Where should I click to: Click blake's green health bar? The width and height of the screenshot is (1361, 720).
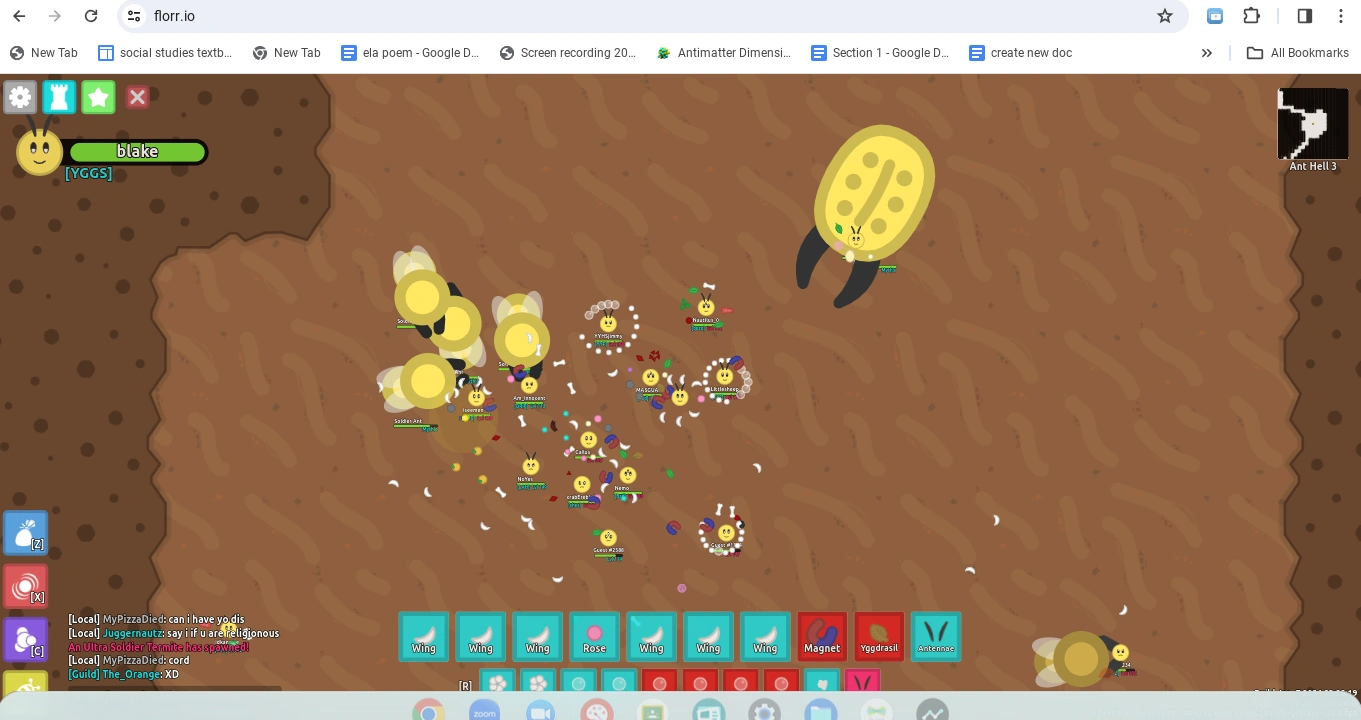[138, 152]
